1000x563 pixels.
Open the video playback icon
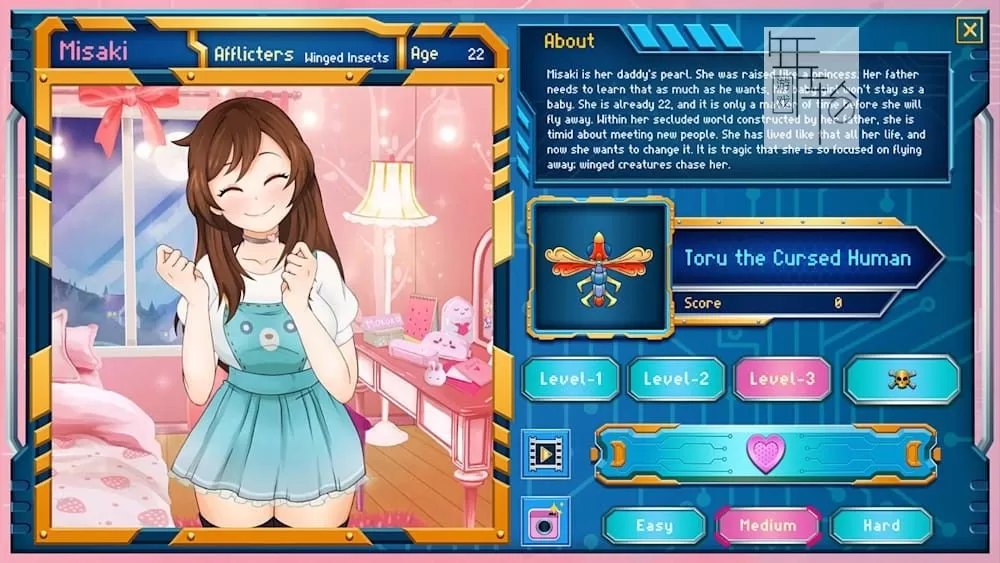click(546, 455)
